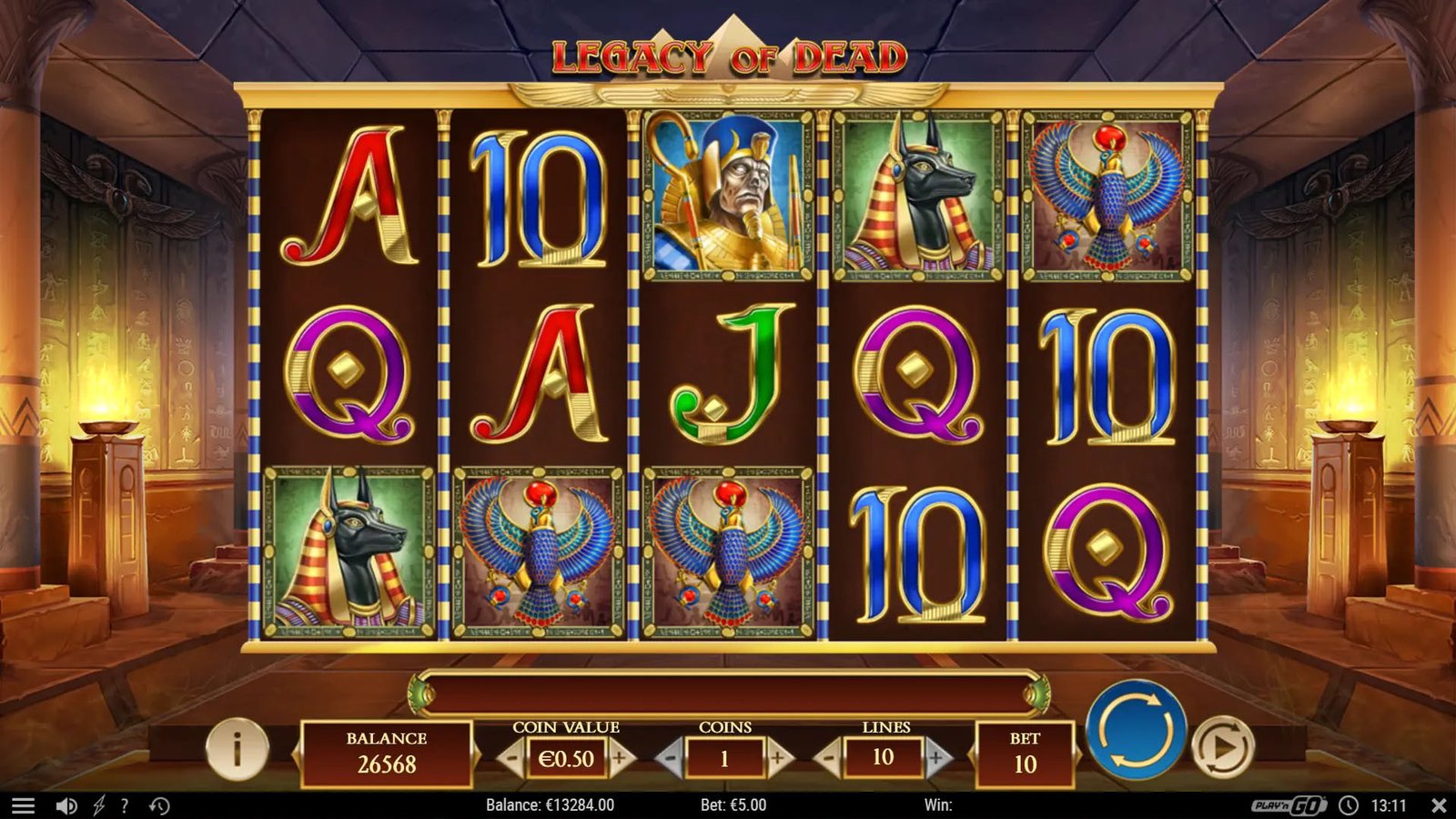The width and height of the screenshot is (1456, 819).
Task: Increase the number of coins
Action: [778, 760]
